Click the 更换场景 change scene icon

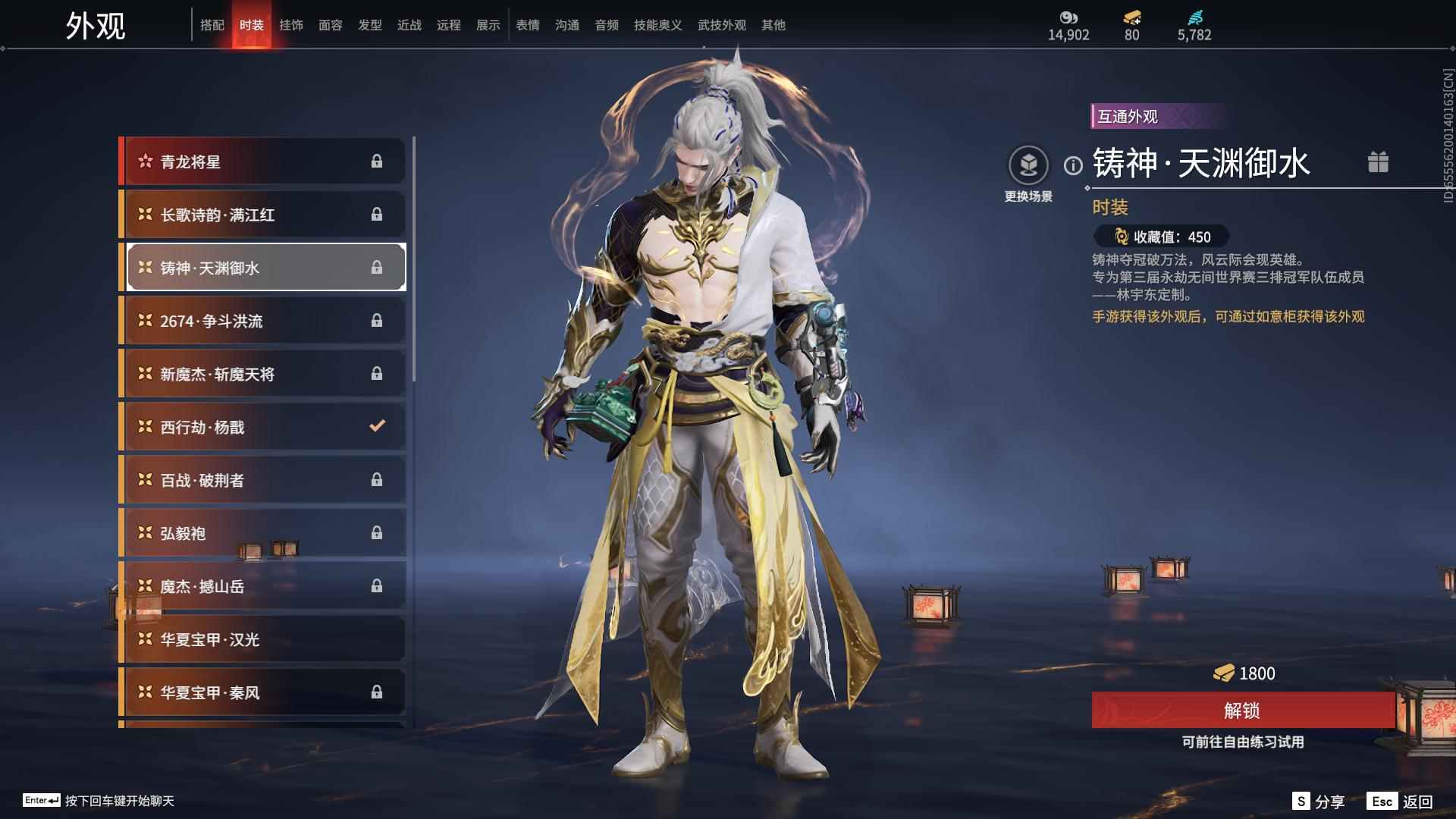(x=1028, y=166)
